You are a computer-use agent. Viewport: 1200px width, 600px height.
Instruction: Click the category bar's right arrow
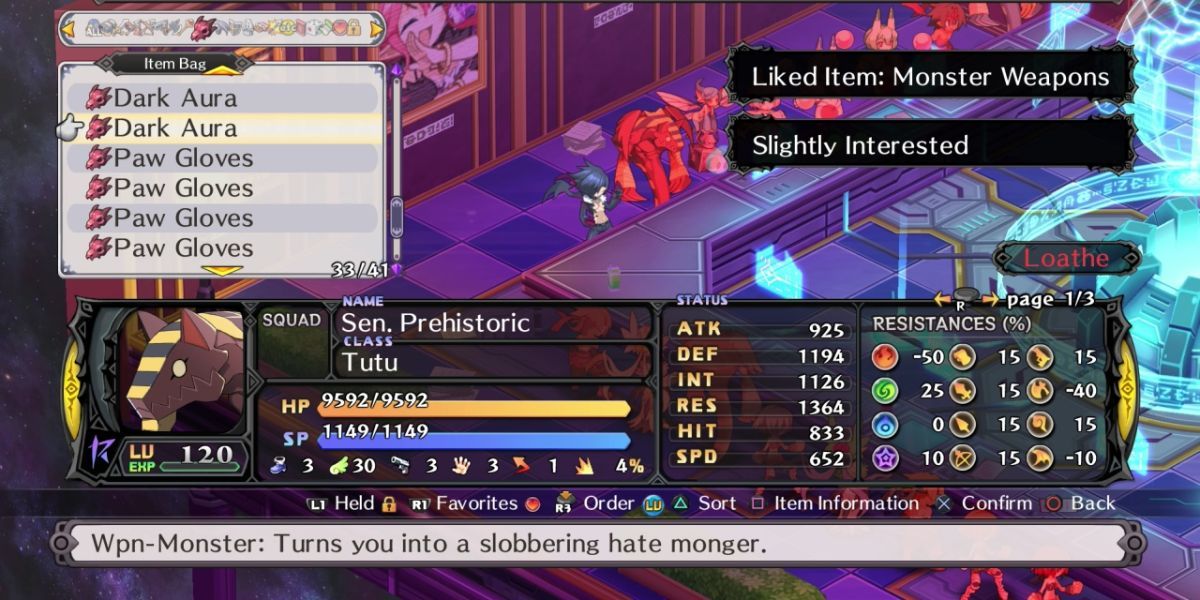click(376, 28)
